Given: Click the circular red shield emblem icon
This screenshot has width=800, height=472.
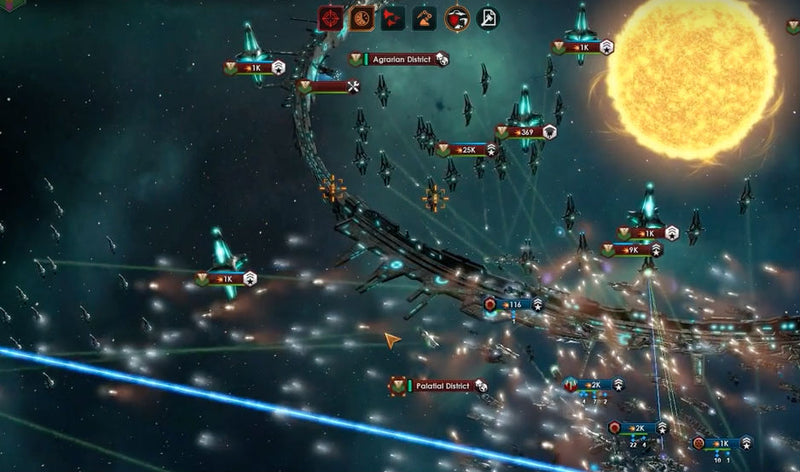Looking at the screenshot, I should 457,17.
